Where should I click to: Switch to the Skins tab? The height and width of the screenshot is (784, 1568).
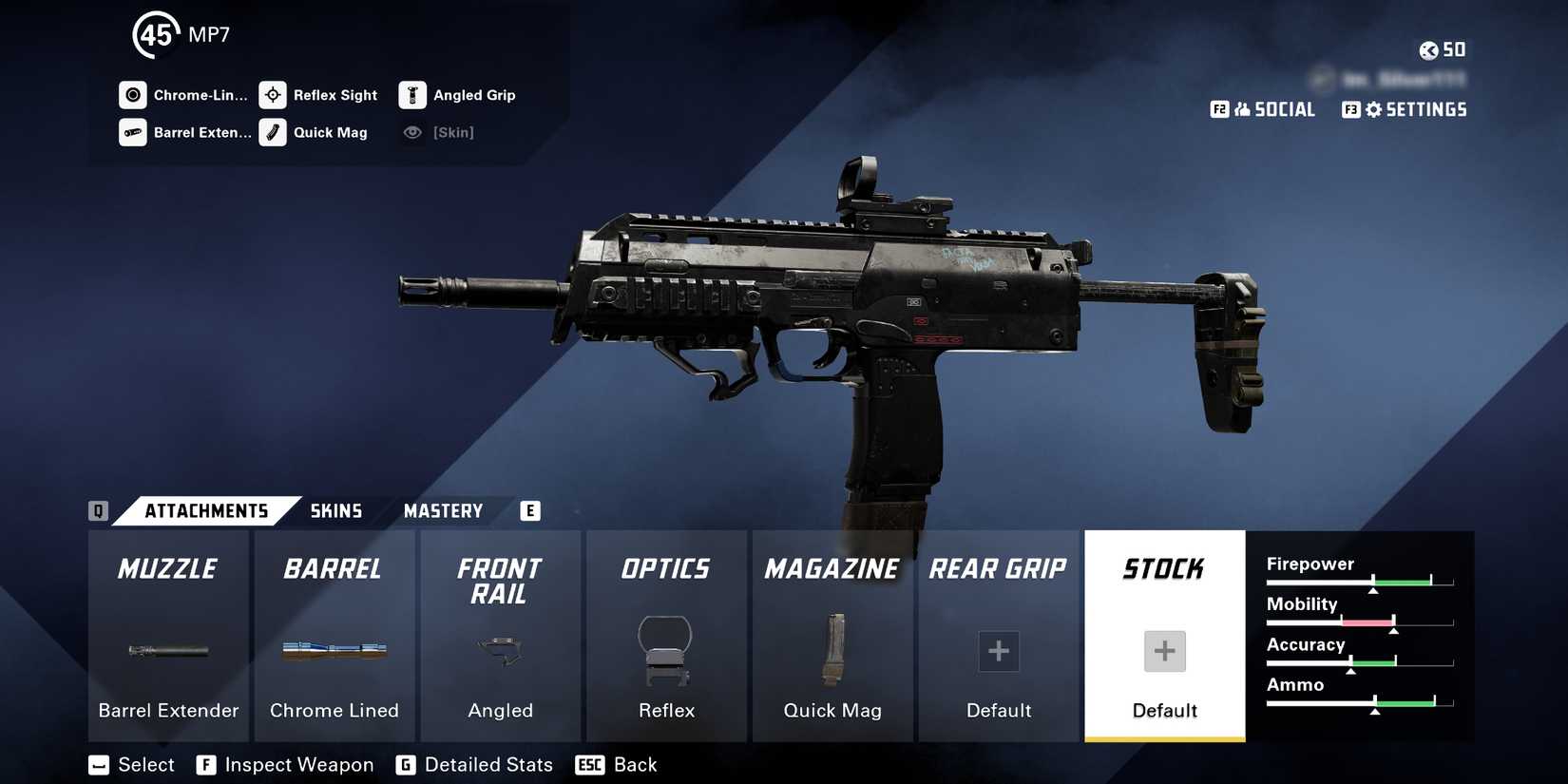335,510
